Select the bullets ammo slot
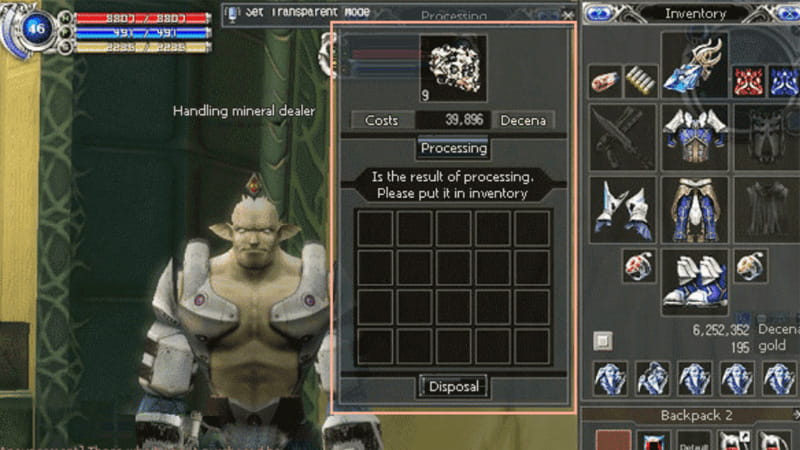Image resolution: width=800 pixels, height=450 pixels. point(640,81)
